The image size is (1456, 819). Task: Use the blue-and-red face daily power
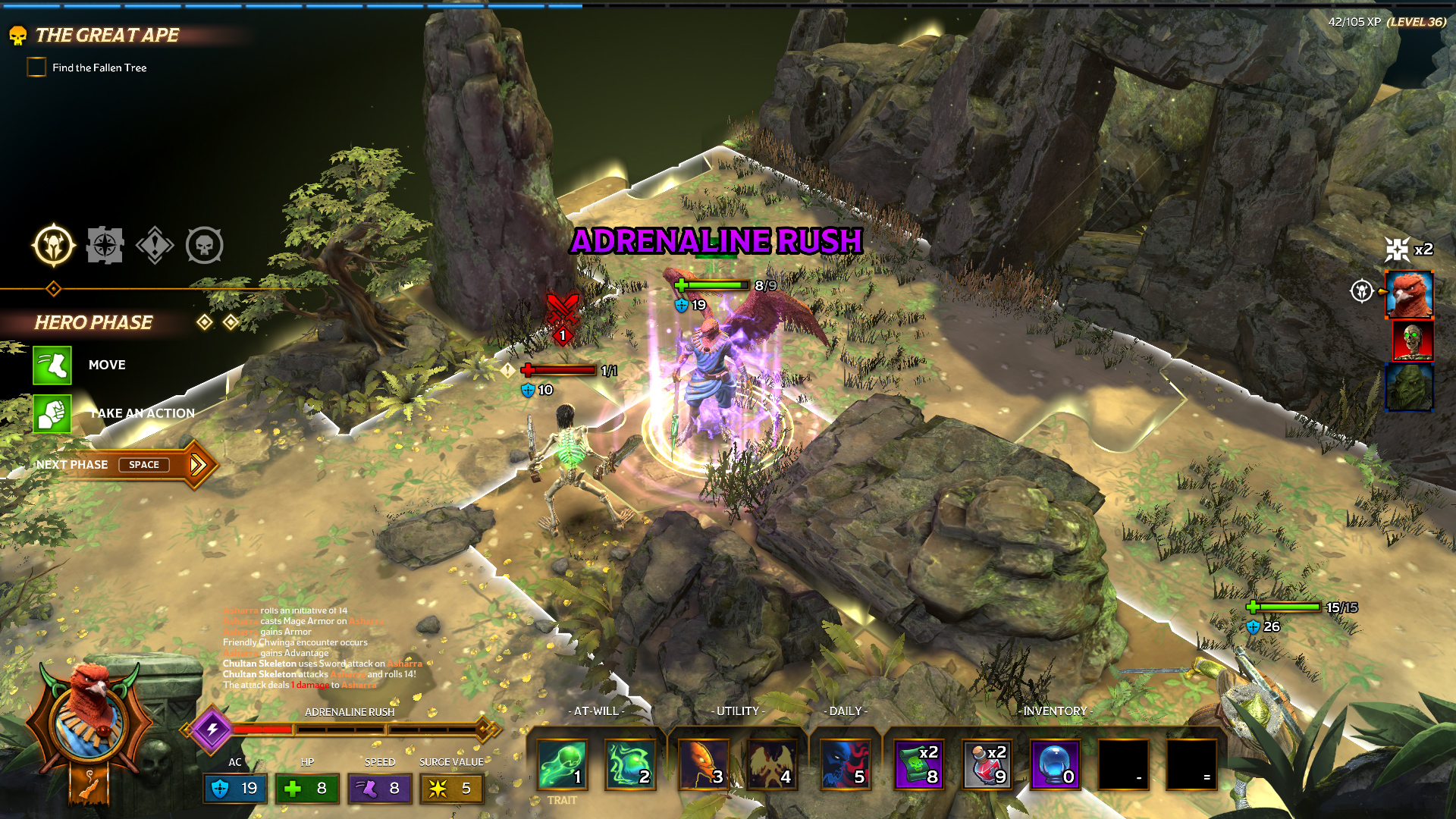[844, 764]
